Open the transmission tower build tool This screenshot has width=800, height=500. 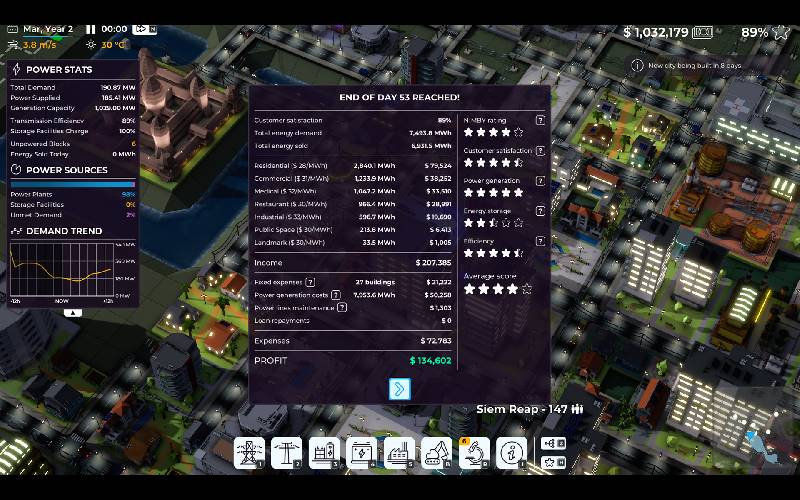pyautogui.click(x=248, y=452)
